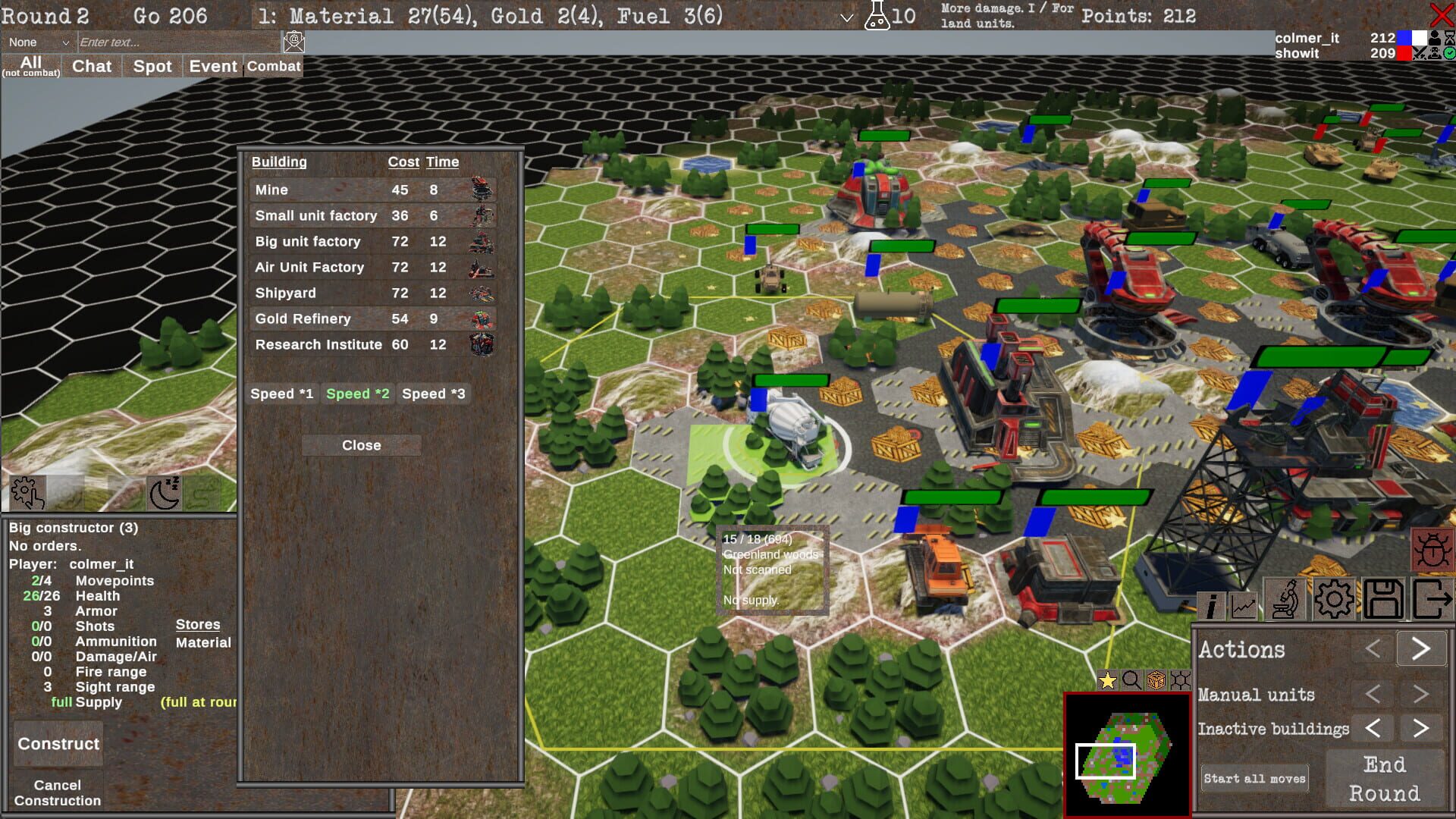Open the Event messages tab
Screen dimensions: 1456x819
point(213,66)
